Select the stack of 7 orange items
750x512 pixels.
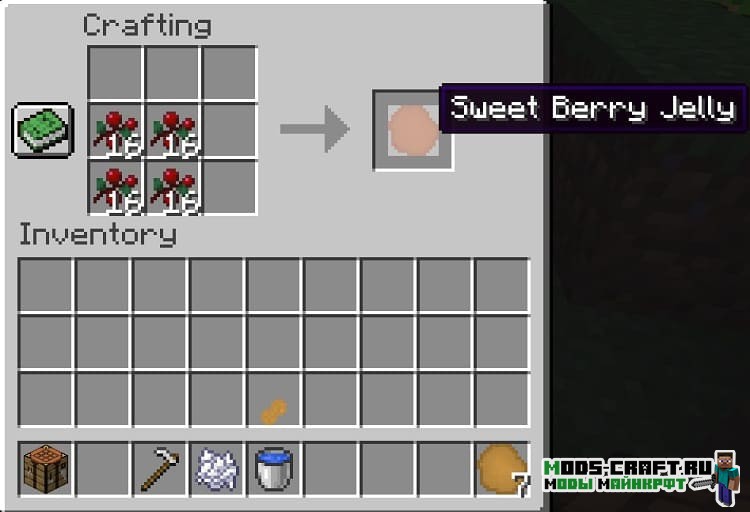click(x=500, y=468)
